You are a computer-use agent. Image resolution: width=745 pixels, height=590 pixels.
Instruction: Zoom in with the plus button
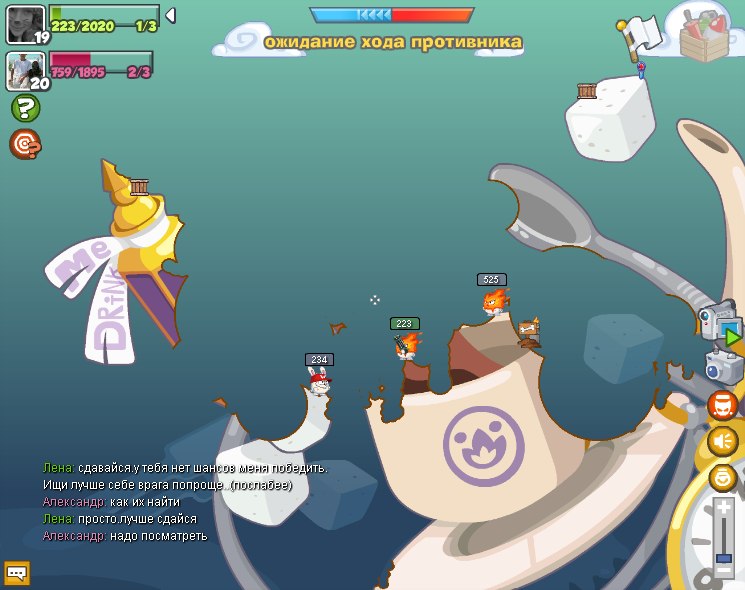[724, 508]
